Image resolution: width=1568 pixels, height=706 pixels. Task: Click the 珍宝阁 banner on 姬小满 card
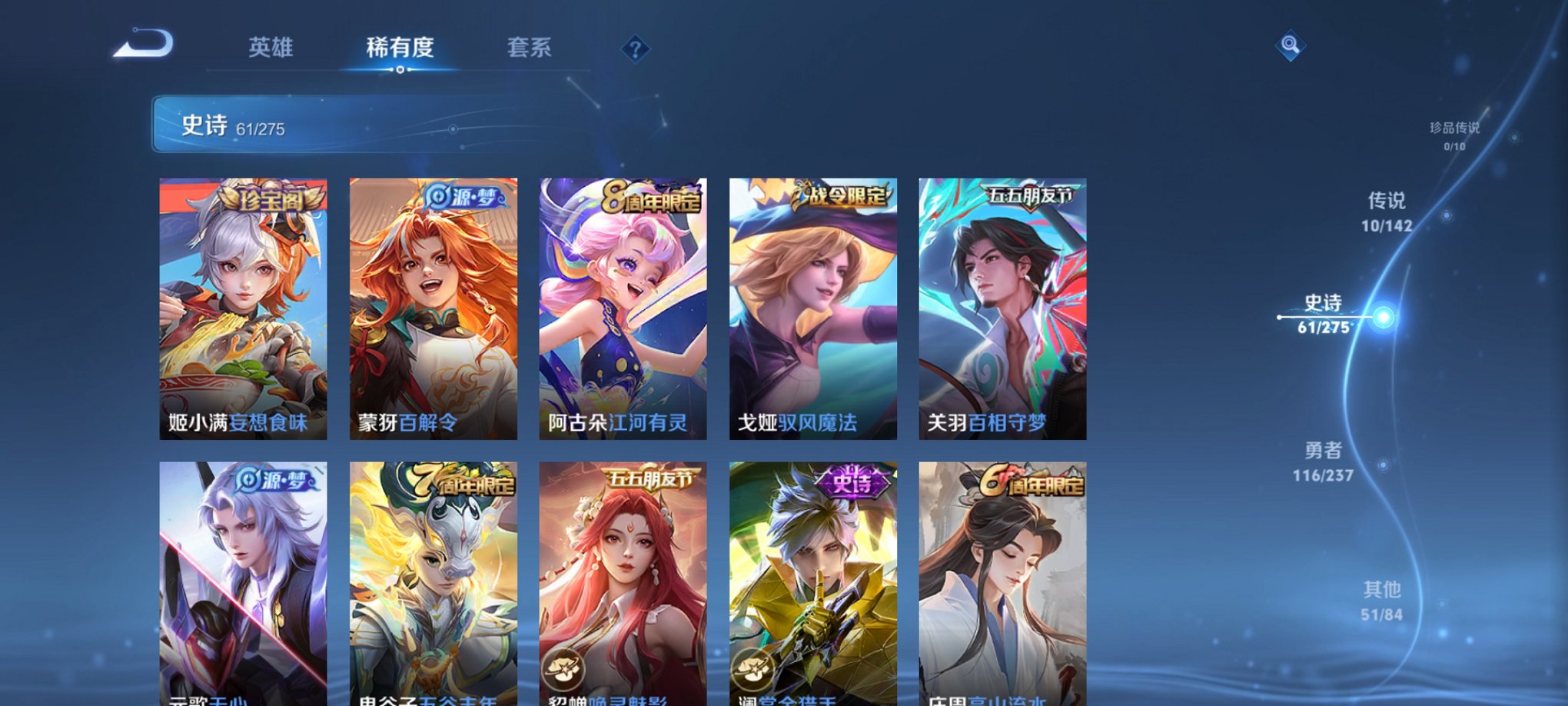[271, 198]
